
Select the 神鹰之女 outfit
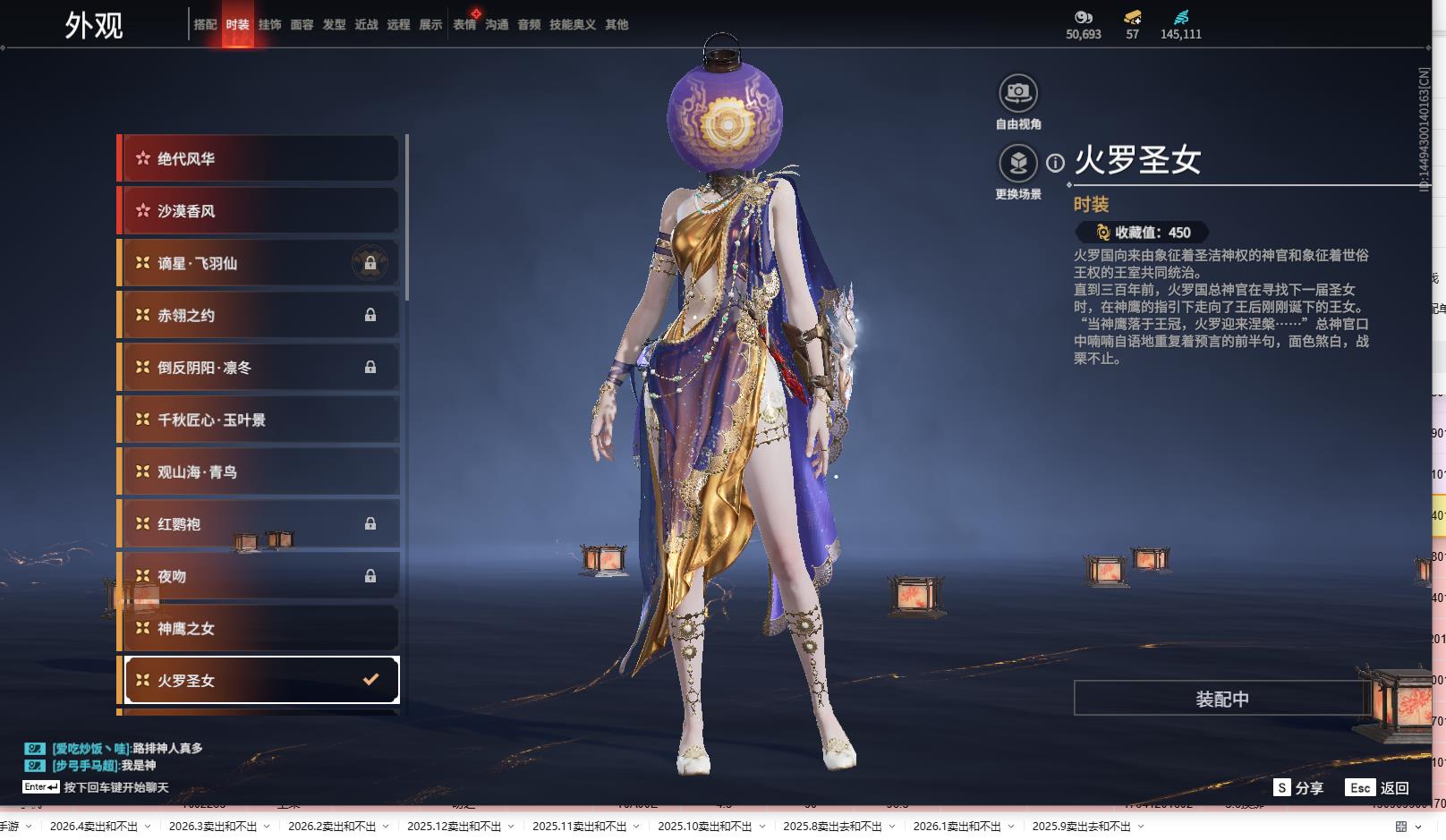pyautogui.click(x=259, y=628)
